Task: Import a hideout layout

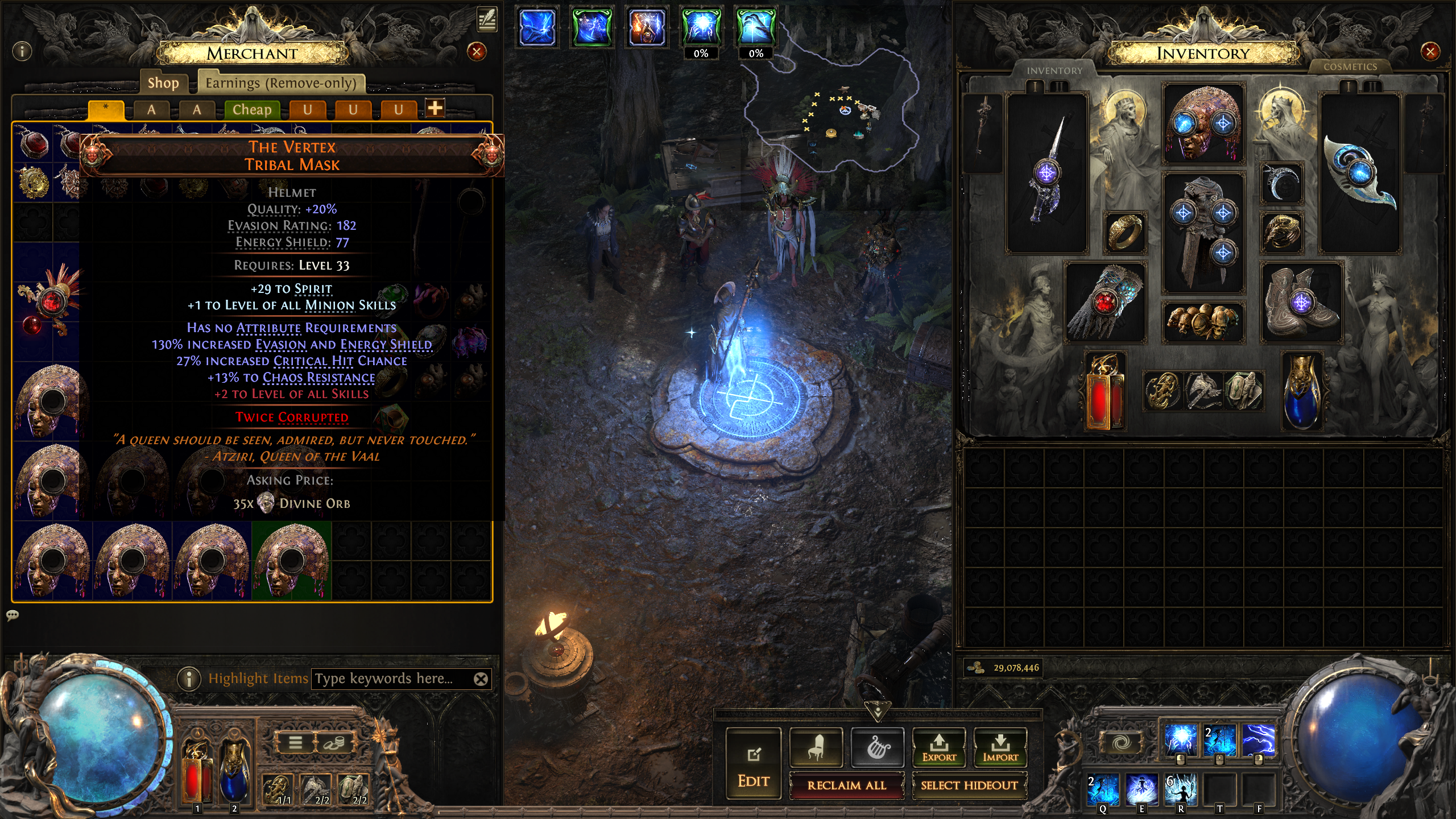Action: (1000, 747)
